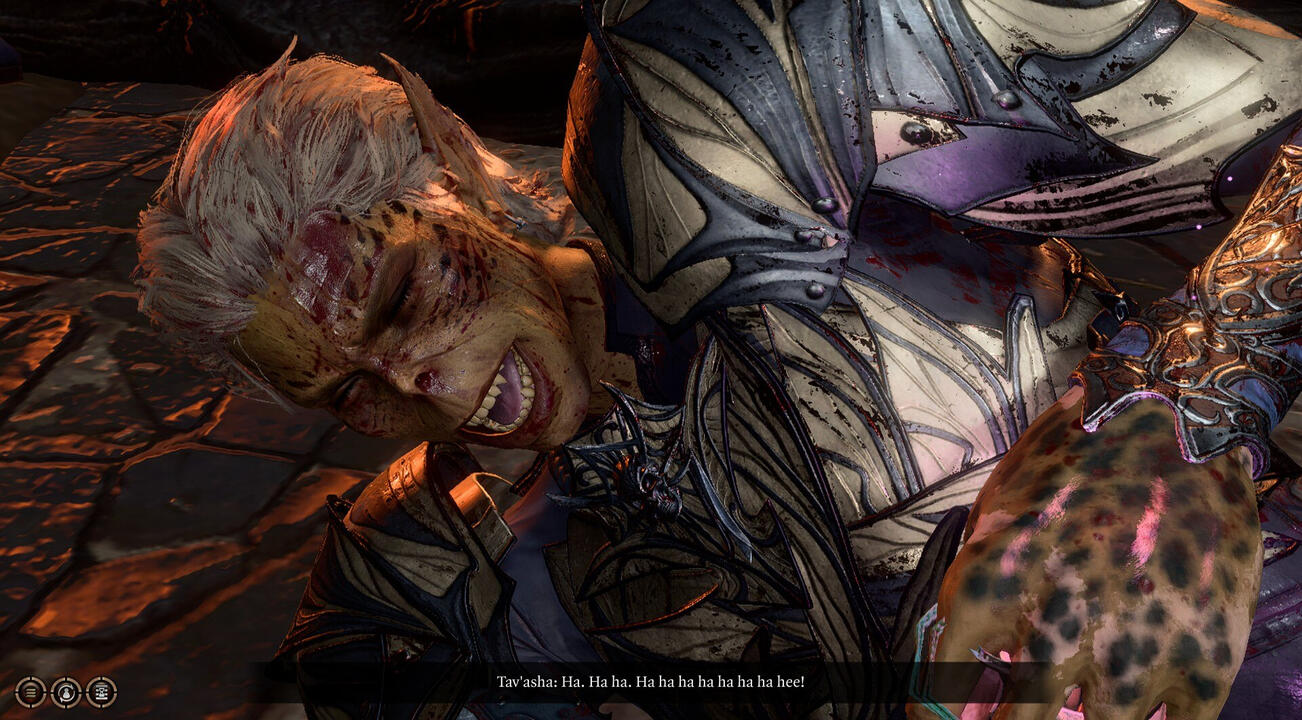
Task: Click the switch character icon with circular arrows
Action: coord(66,692)
